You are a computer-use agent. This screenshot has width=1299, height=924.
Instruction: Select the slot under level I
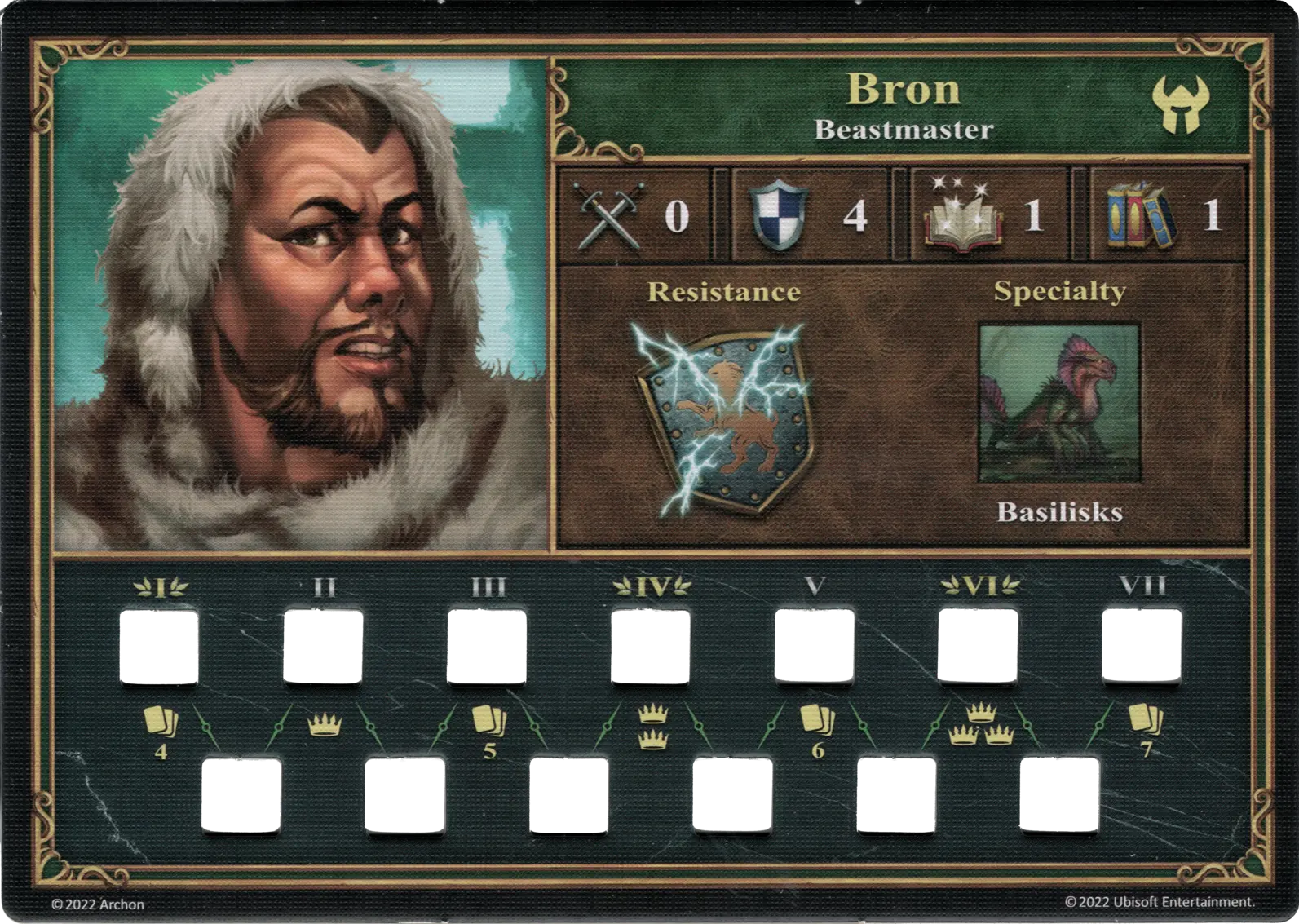(160, 647)
